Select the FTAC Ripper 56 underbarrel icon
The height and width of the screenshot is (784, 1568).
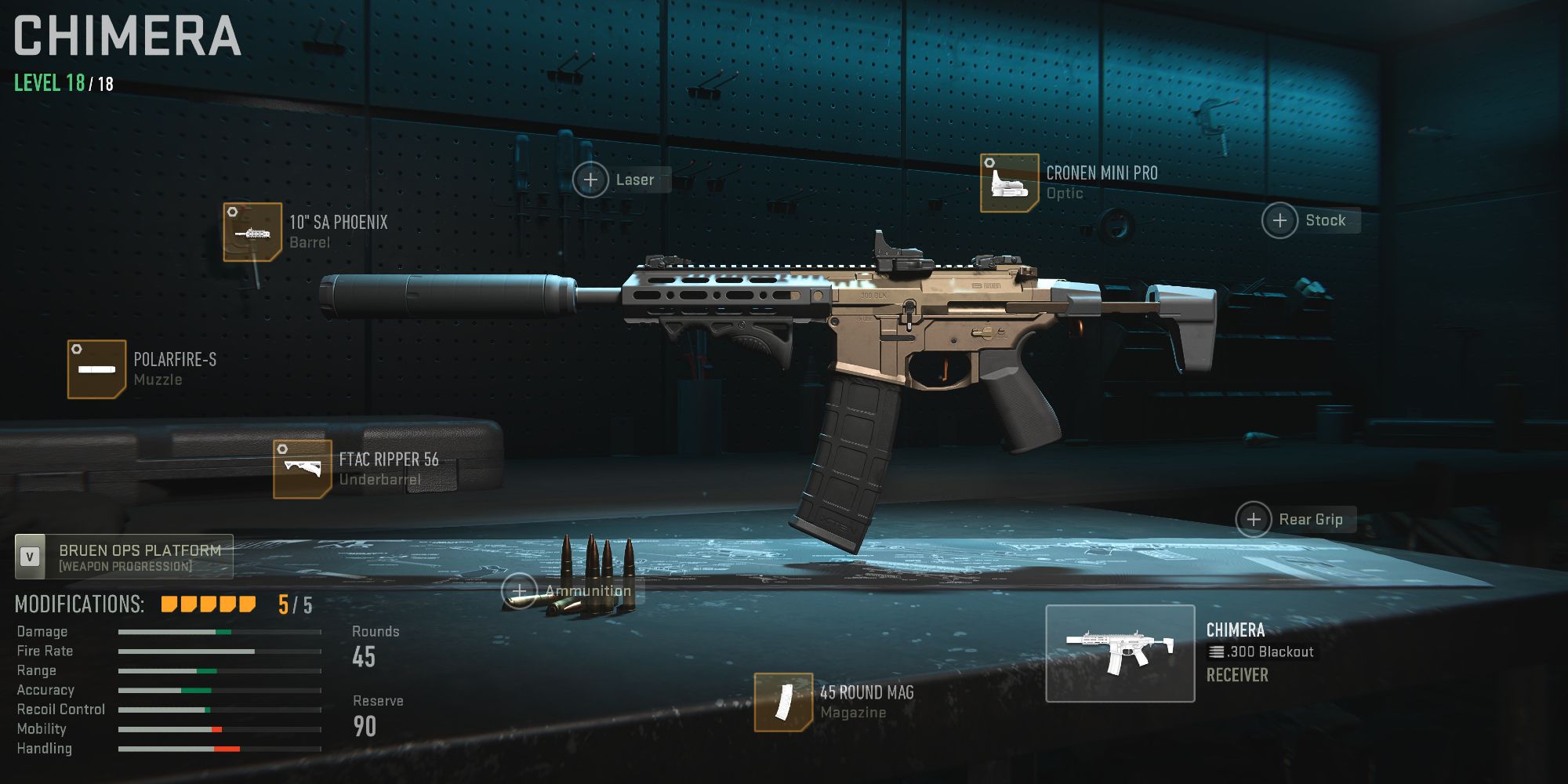(x=303, y=470)
